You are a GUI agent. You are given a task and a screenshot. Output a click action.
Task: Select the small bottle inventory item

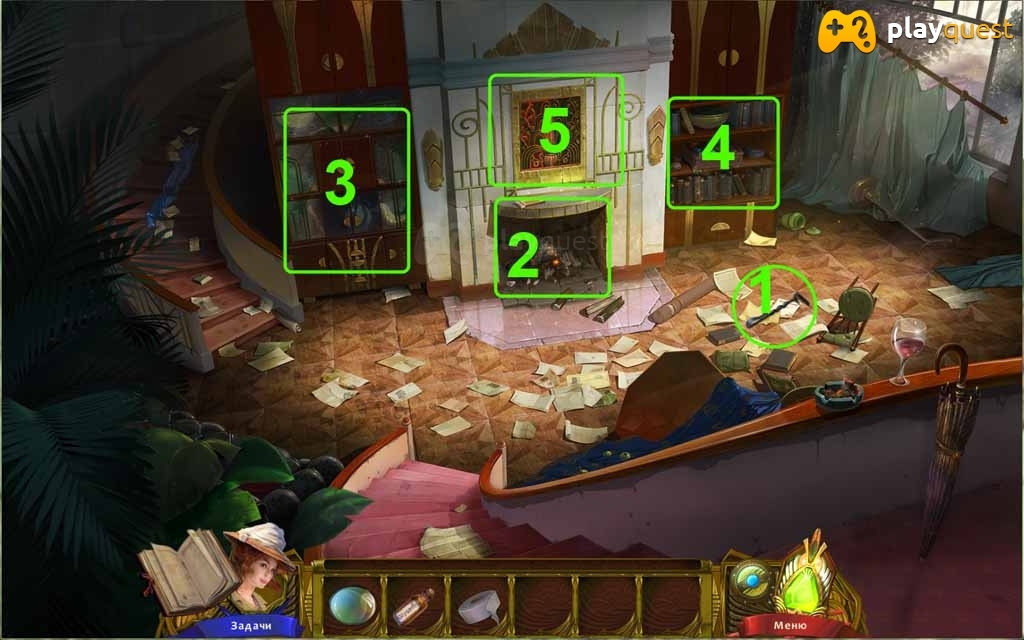413,606
